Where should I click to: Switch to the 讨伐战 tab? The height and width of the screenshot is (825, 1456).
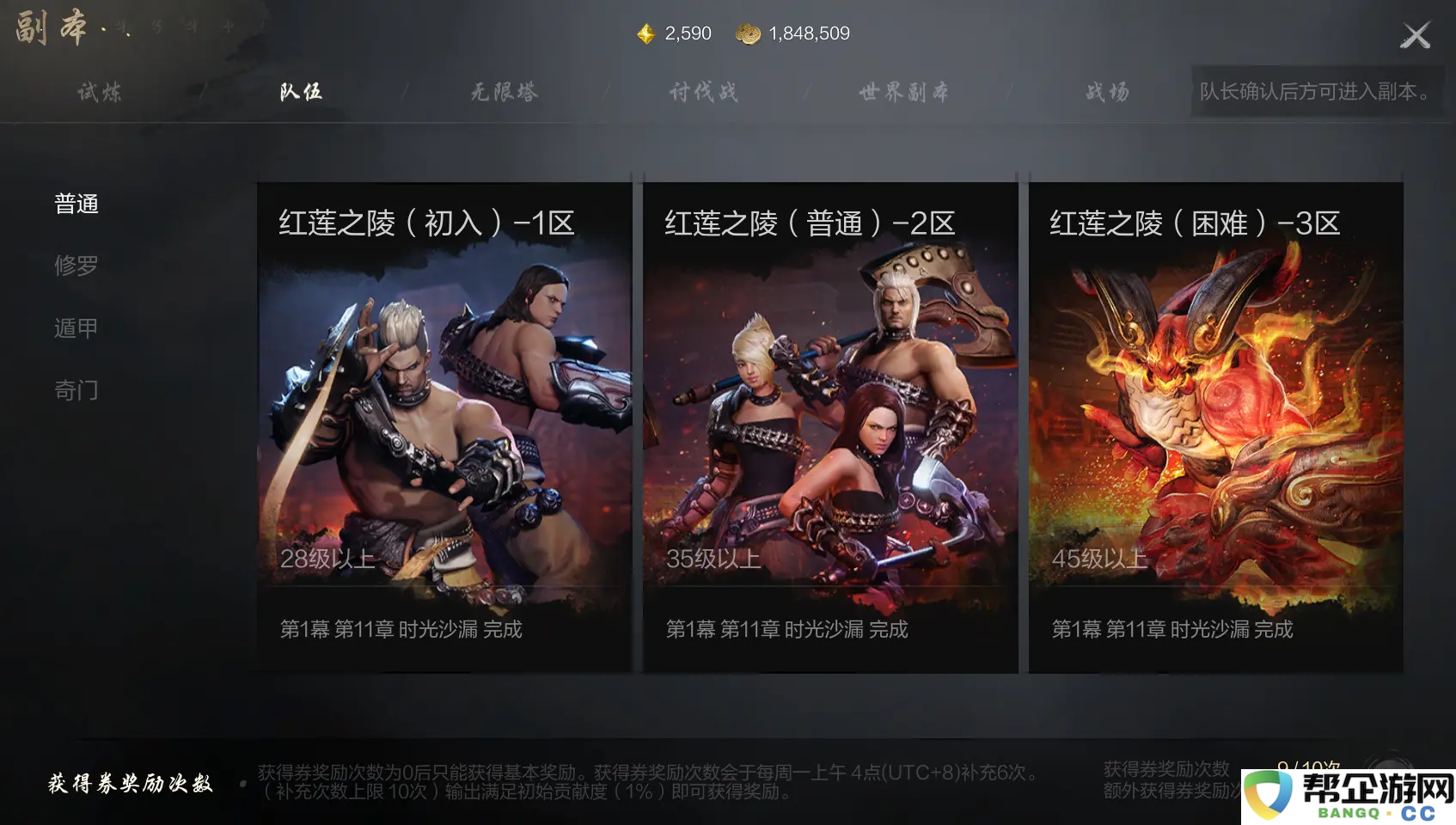coord(705,92)
